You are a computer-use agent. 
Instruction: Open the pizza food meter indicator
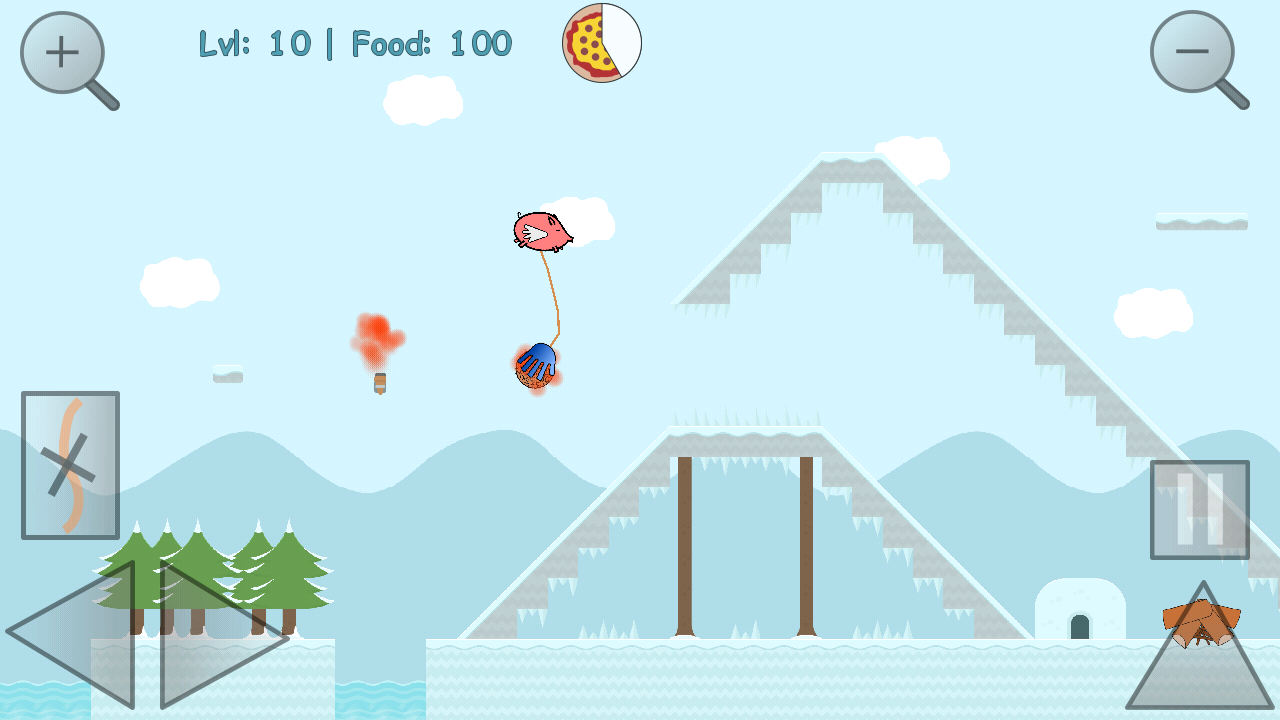click(601, 43)
